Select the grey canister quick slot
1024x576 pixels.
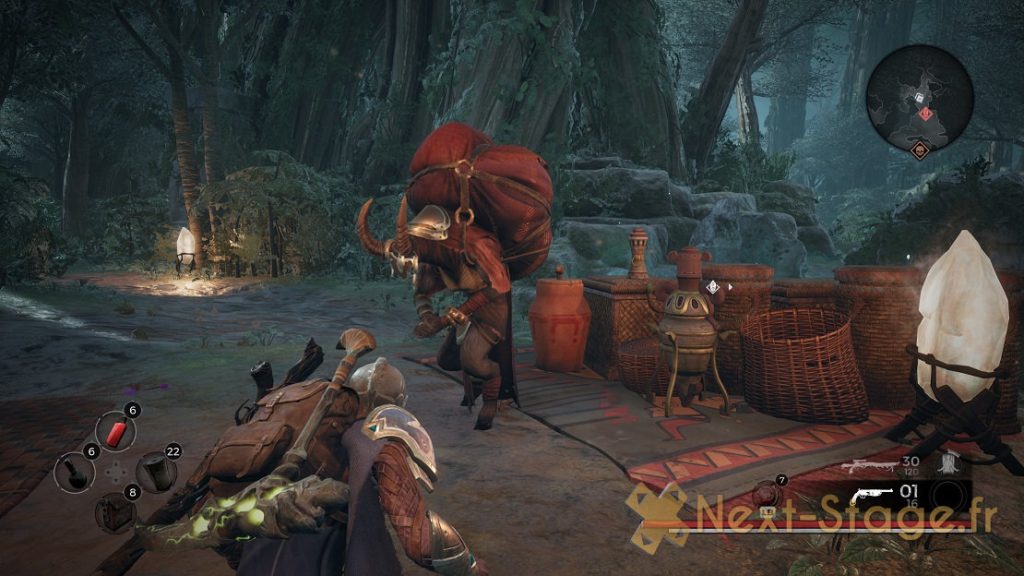pos(156,471)
